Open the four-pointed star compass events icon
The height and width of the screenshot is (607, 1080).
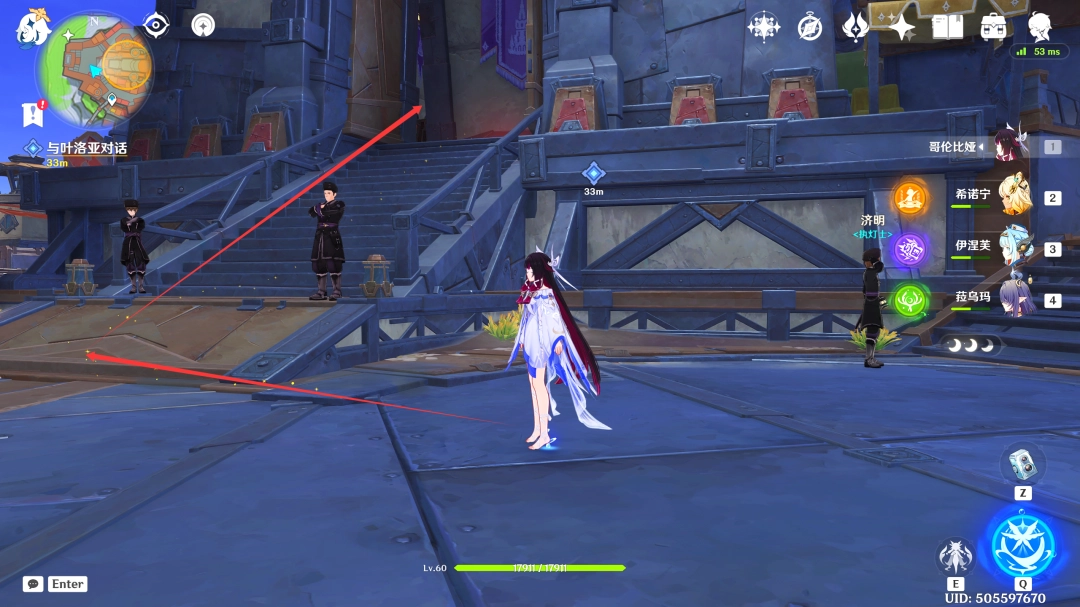tap(764, 27)
